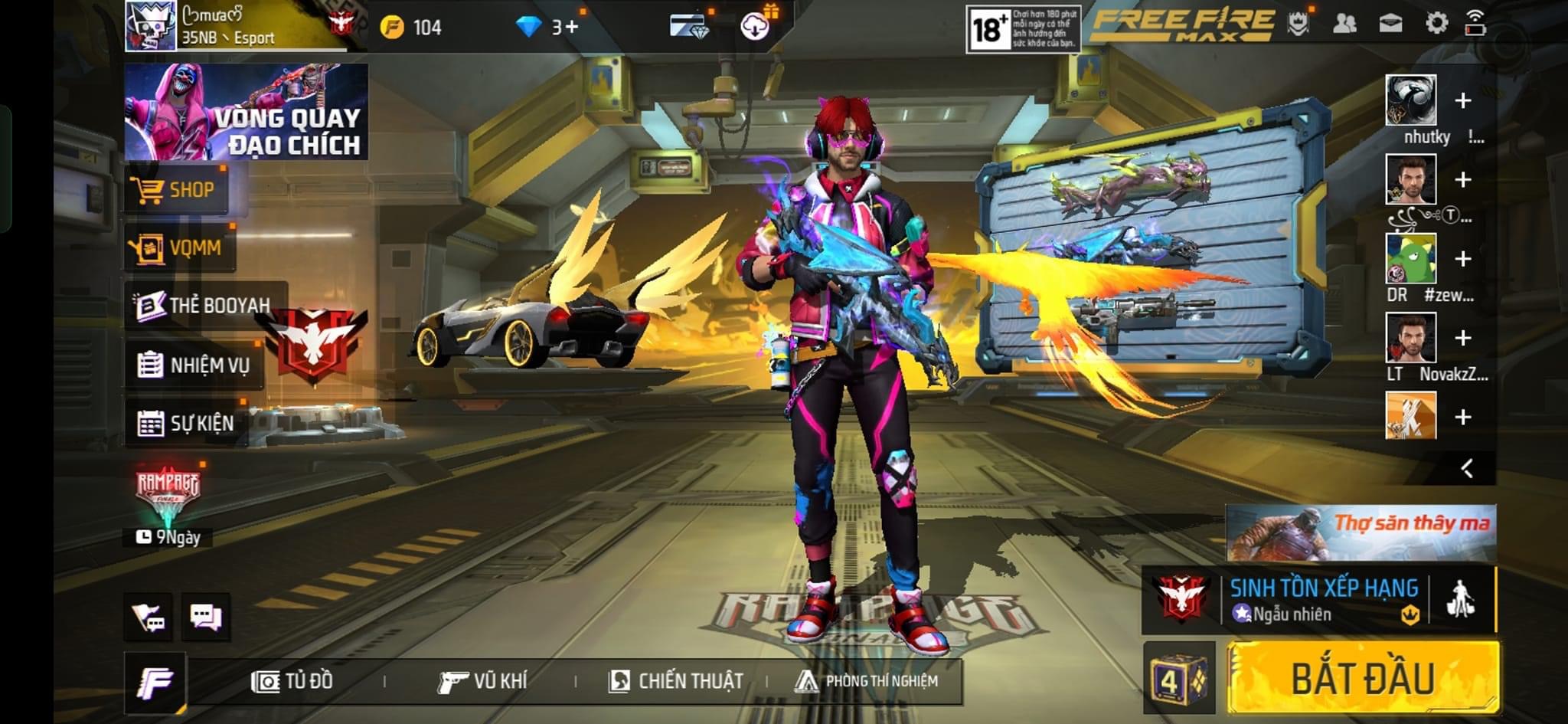Open the SHOP menu
Image resolution: width=1568 pixels, height=724 pixels.
click(x=177, y=189)
